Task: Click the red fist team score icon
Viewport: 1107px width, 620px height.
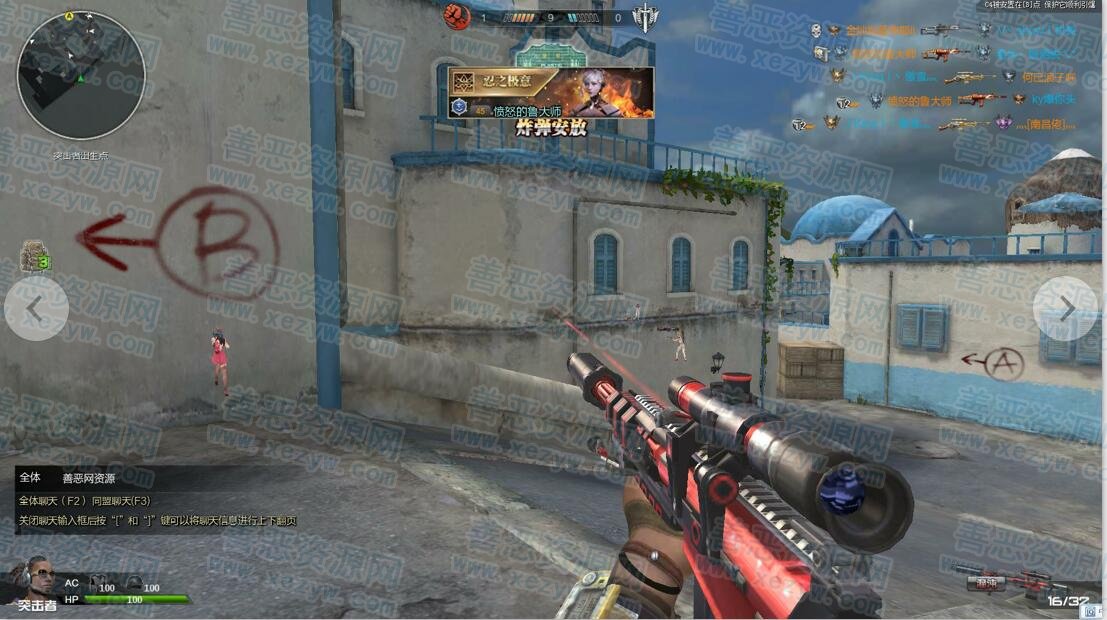Action: [x=457, y=17]
